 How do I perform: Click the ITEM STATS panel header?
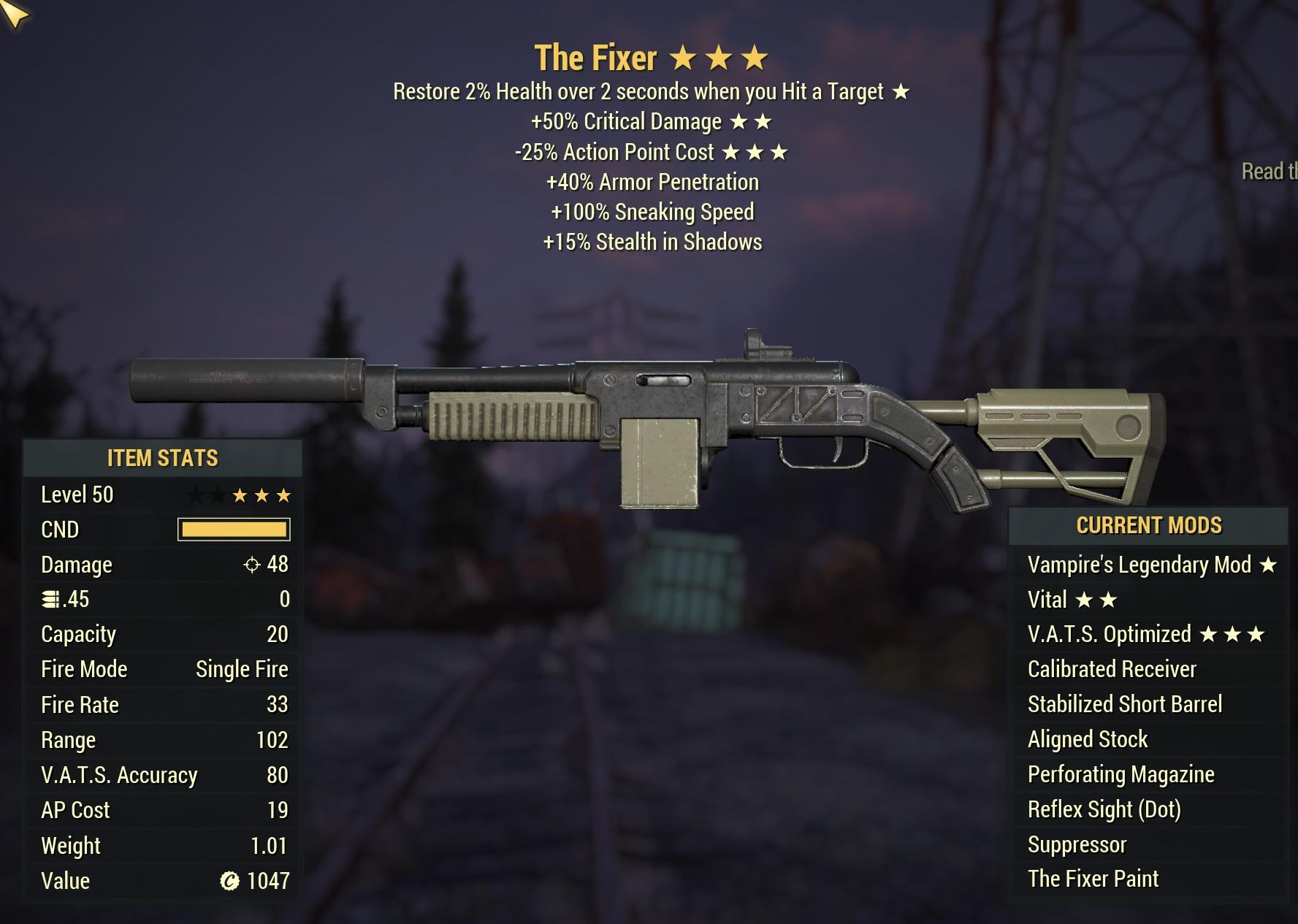point(161,459)
